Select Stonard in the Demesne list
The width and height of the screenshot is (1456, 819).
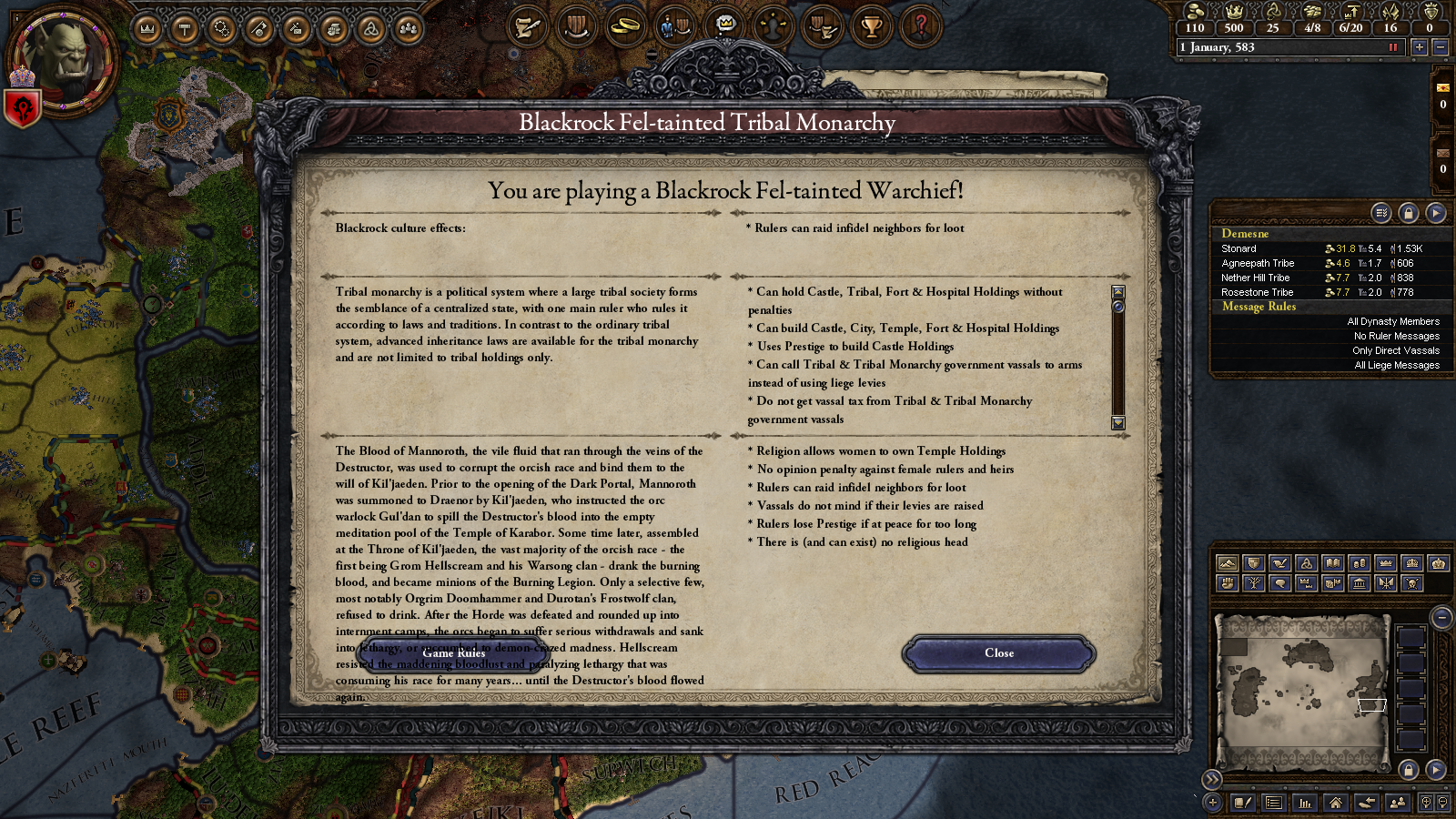pyautogui.click(x=1239, y=248)
